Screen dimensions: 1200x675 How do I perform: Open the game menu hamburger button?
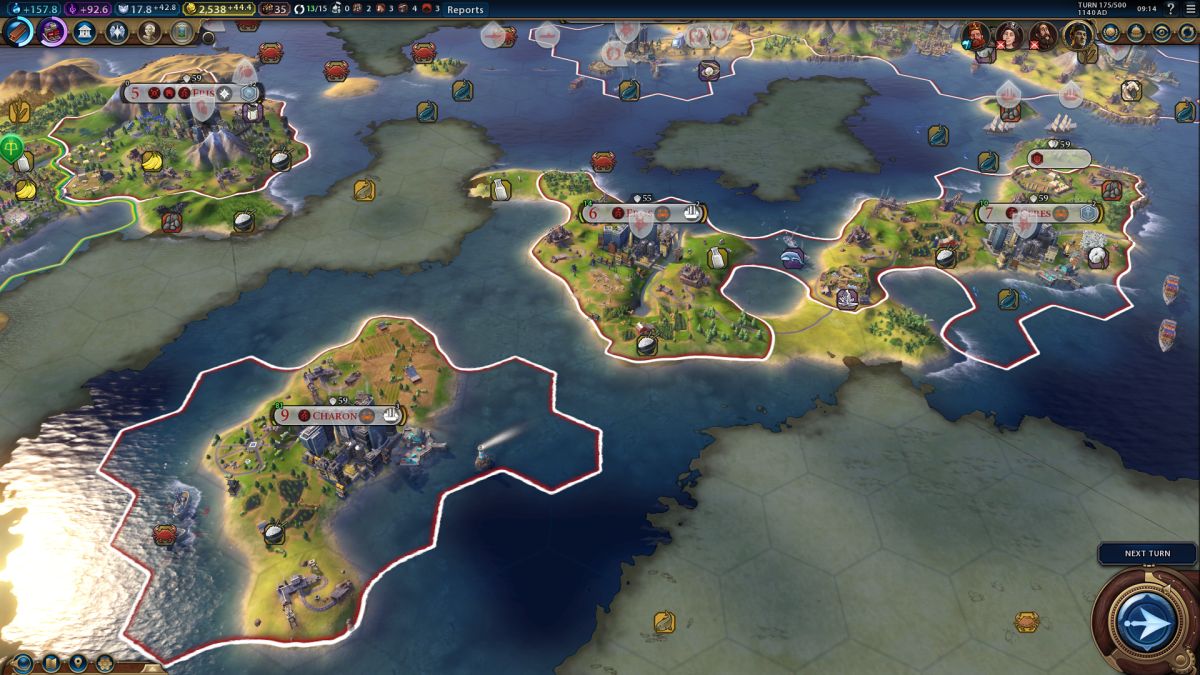click(x=1191, y=9)
